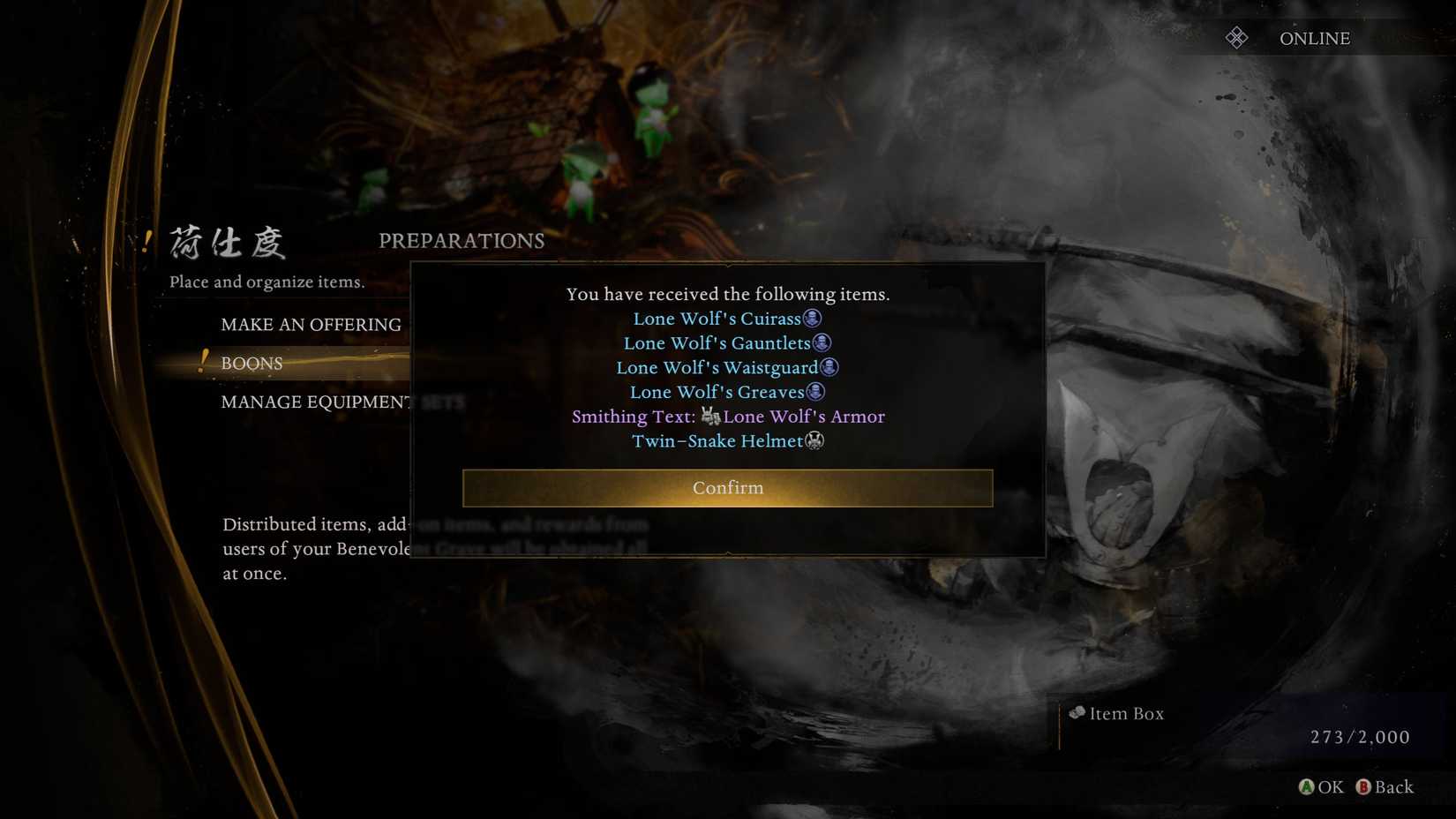Click the circular icon after Lone Wolf's Waistguard
The image size is (1456, 819).
(830, 368)
